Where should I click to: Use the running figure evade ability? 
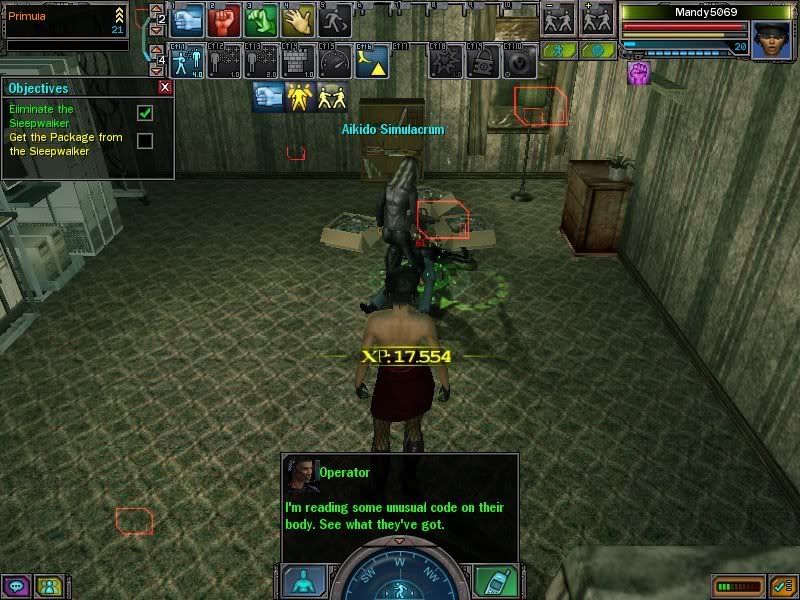332,19
